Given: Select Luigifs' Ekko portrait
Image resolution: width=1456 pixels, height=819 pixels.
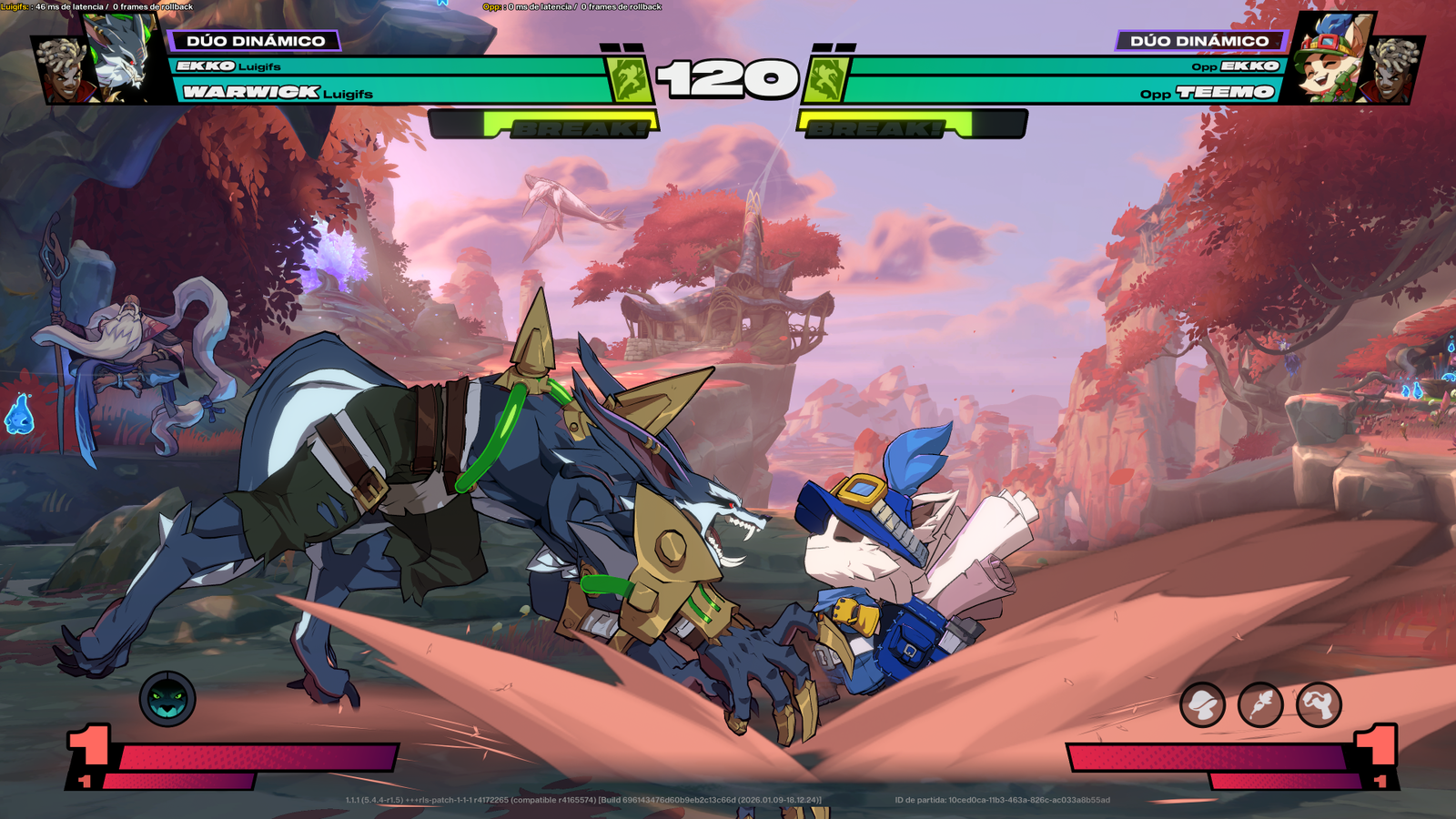Looking at the screenshot, I should (62, 71).
